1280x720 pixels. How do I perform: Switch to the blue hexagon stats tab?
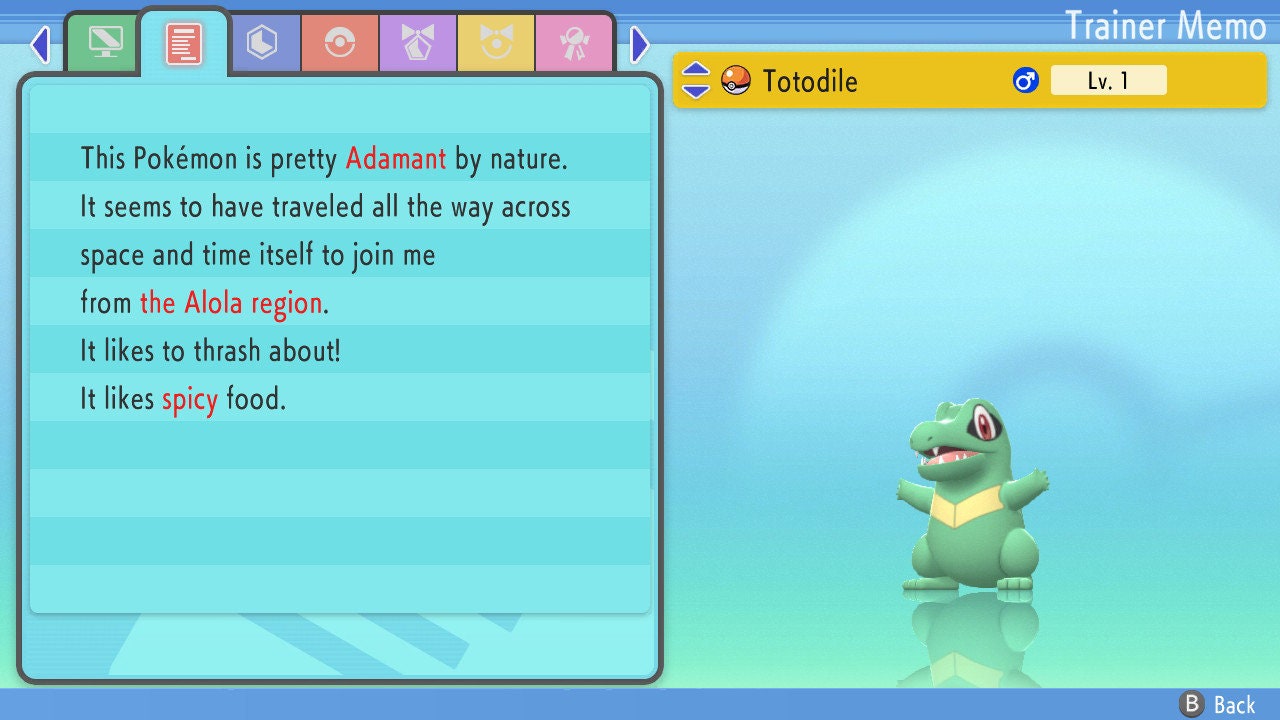point(262,44)
